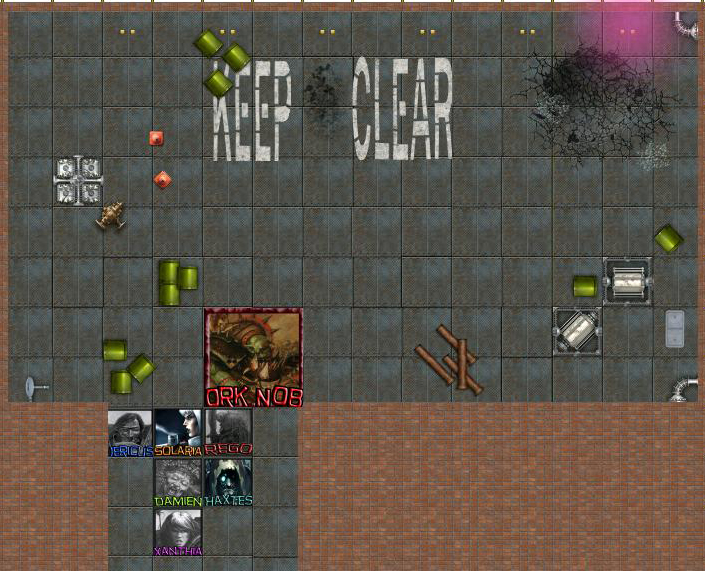The width and height of the screenshot is (705, 571).
Task: Select the Ork Nob enemy token
Action: pos(254,355)
